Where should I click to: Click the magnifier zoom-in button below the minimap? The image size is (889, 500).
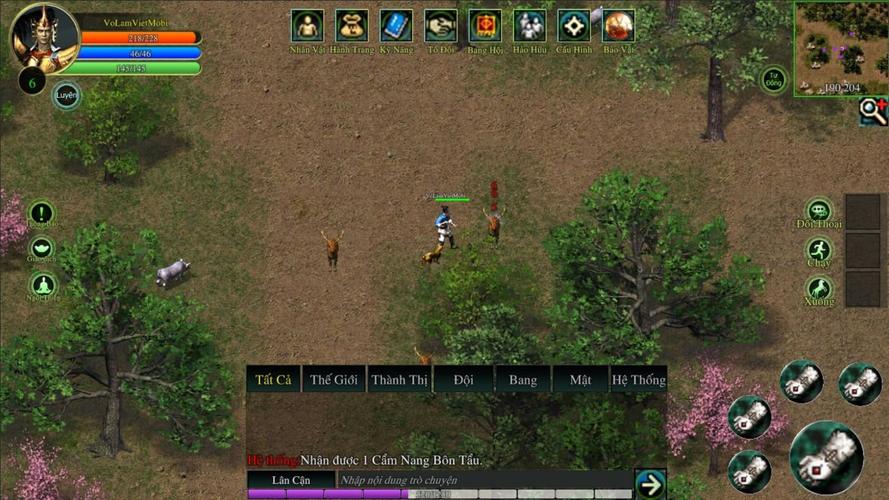[873, 111]
